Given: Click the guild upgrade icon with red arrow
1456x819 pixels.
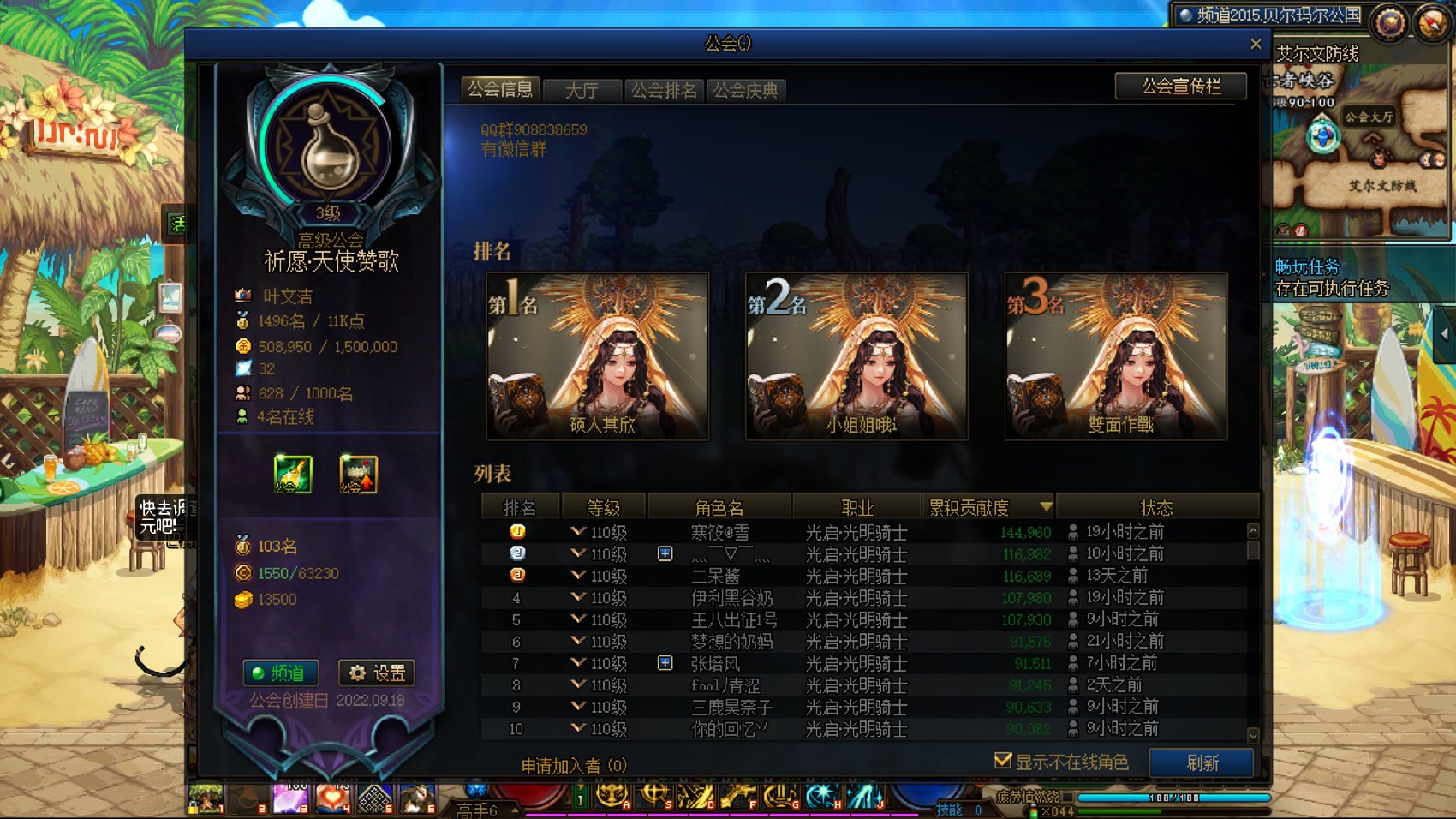Looking at the screenshot, I should 357,474.
